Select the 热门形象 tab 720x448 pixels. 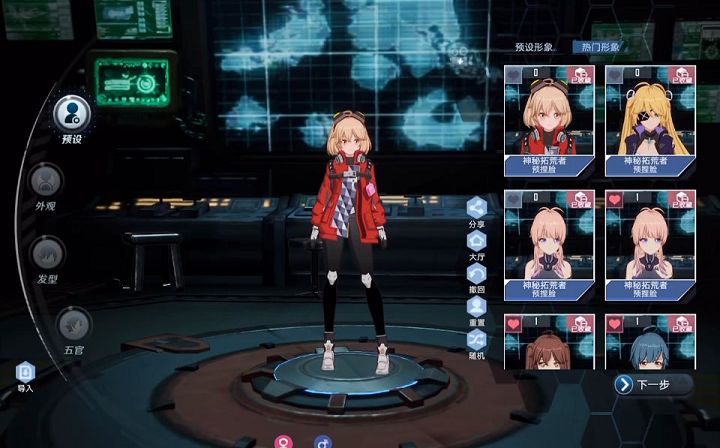click(x=597, y=47)
